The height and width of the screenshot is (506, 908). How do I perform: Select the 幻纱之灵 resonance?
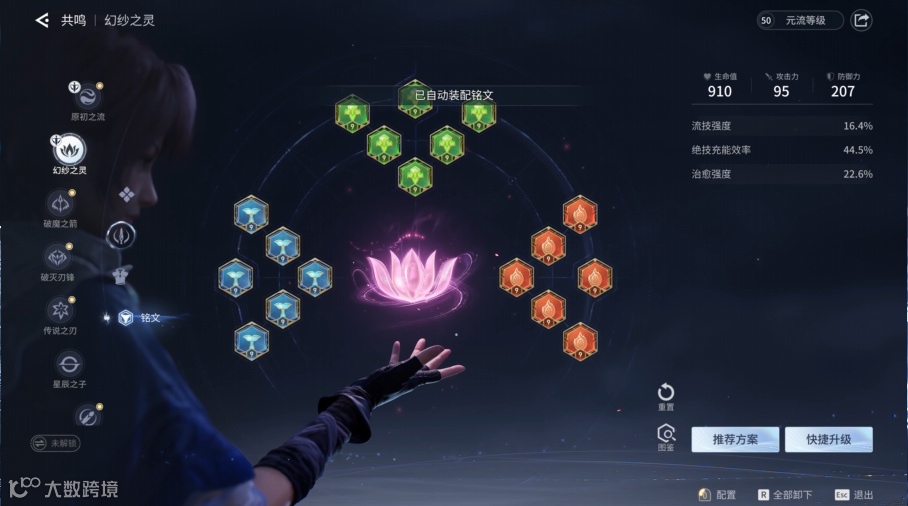pyautogui.click(x=69, y=150)
